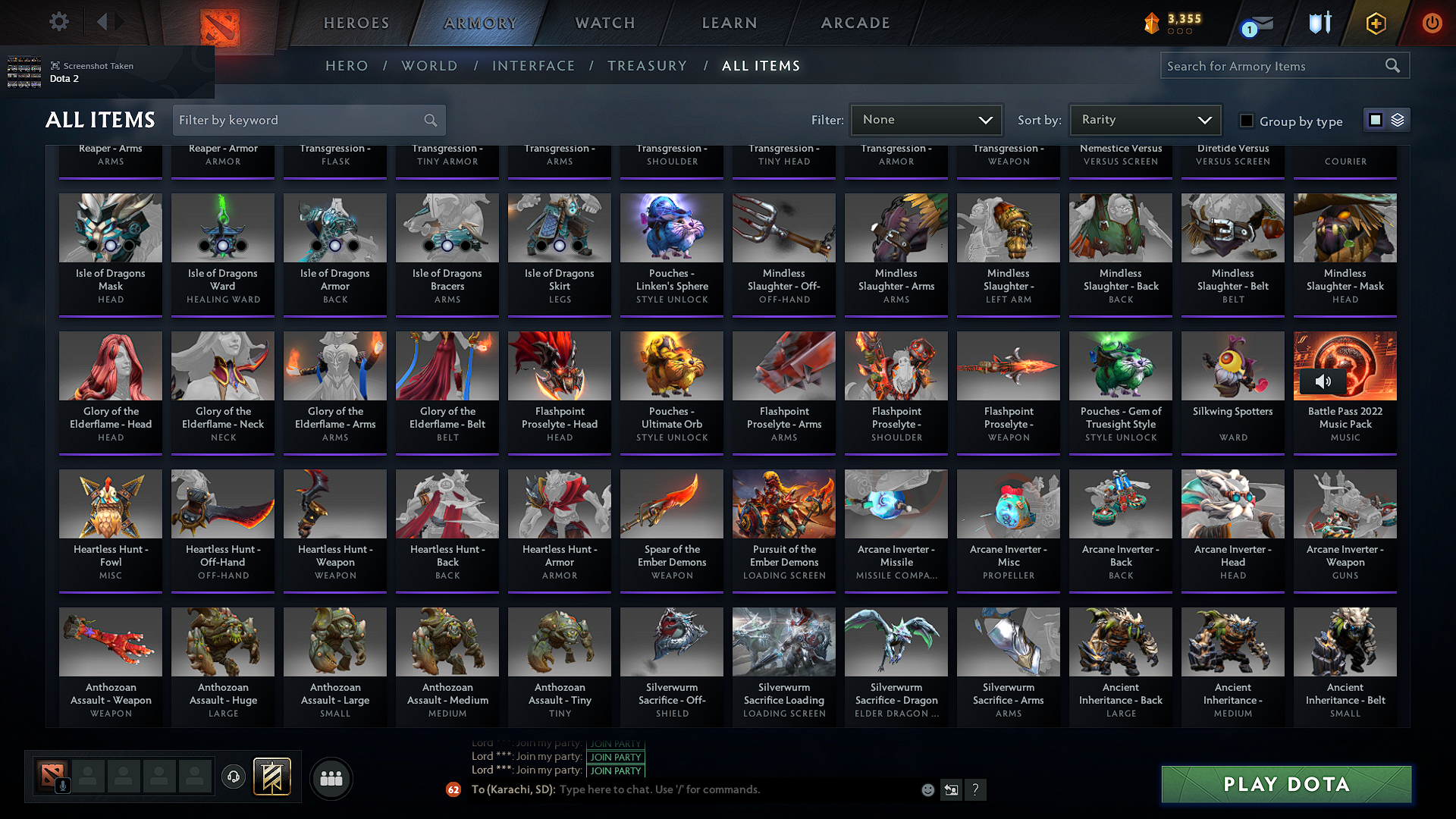Open the Filter dropdown set to None

pyautogui.click(x=926, y=119)
